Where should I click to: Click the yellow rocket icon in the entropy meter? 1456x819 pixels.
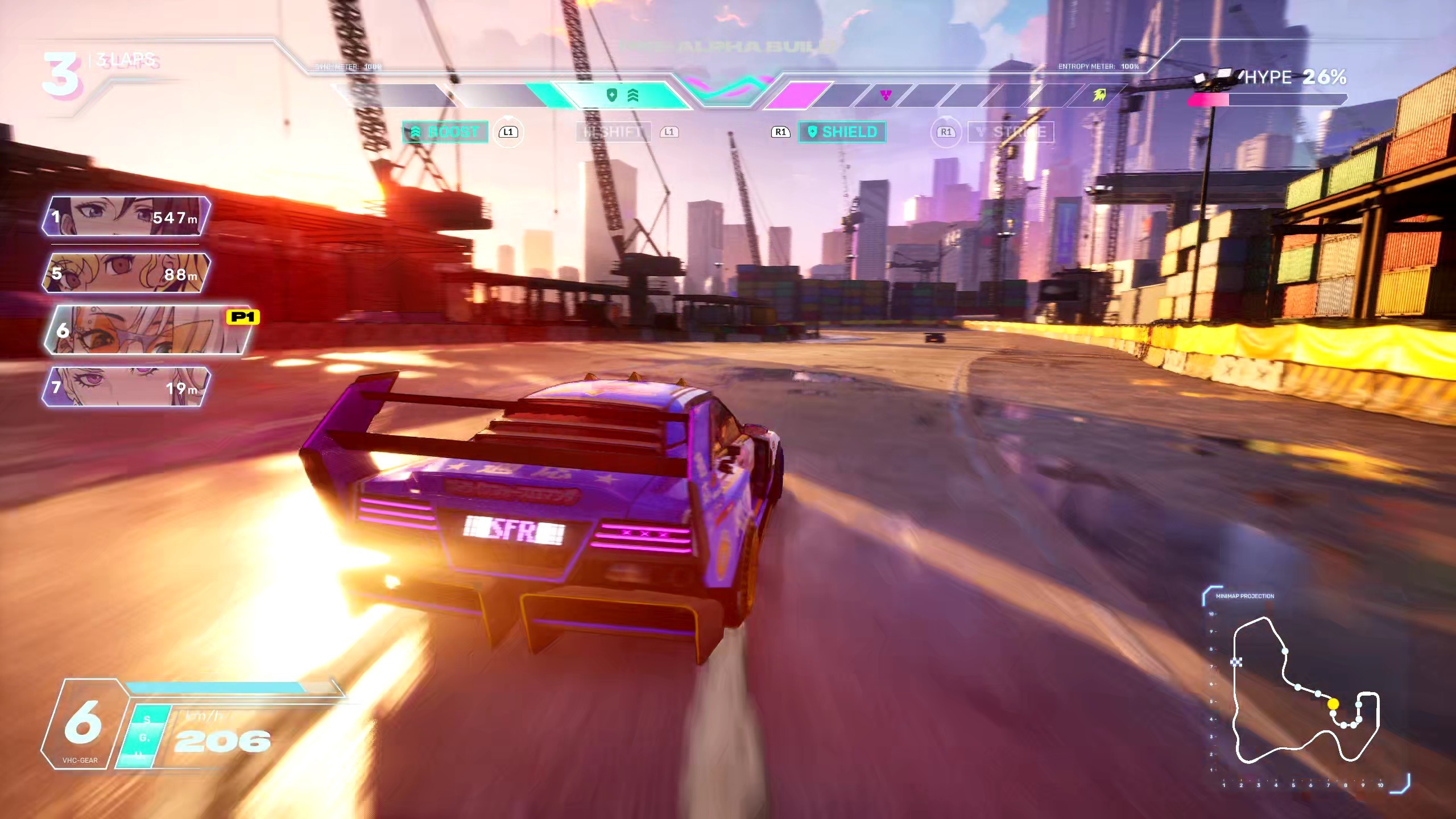1099,95
